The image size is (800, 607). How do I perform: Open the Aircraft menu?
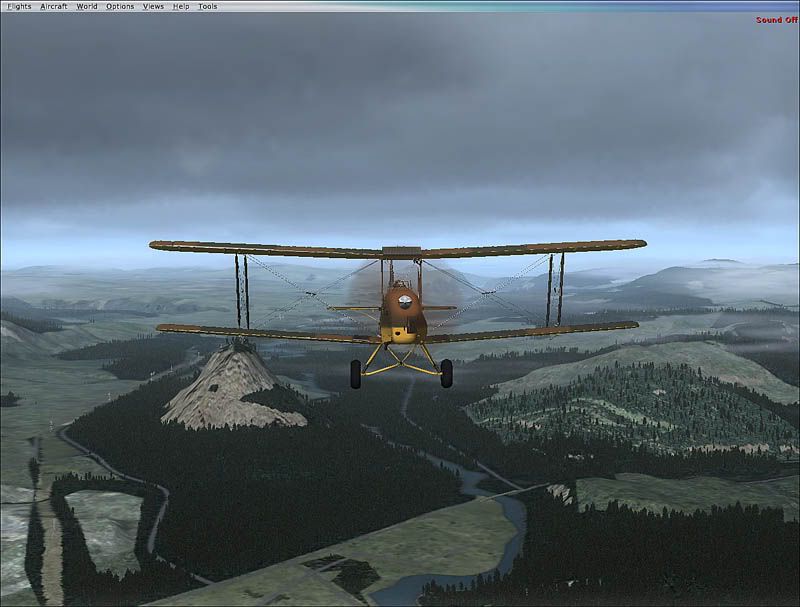tap(54, 6)
